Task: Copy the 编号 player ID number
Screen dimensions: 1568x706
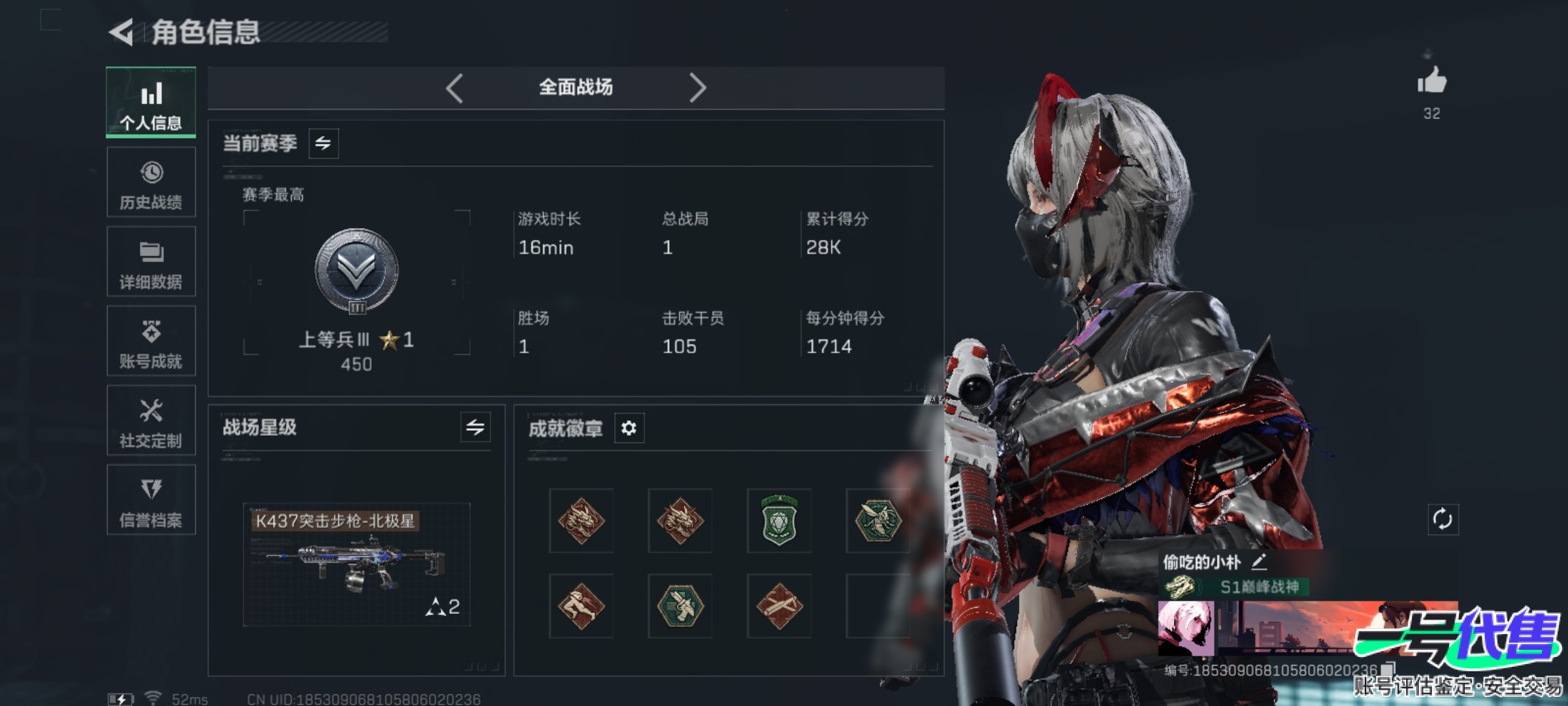Action: 1388,669
